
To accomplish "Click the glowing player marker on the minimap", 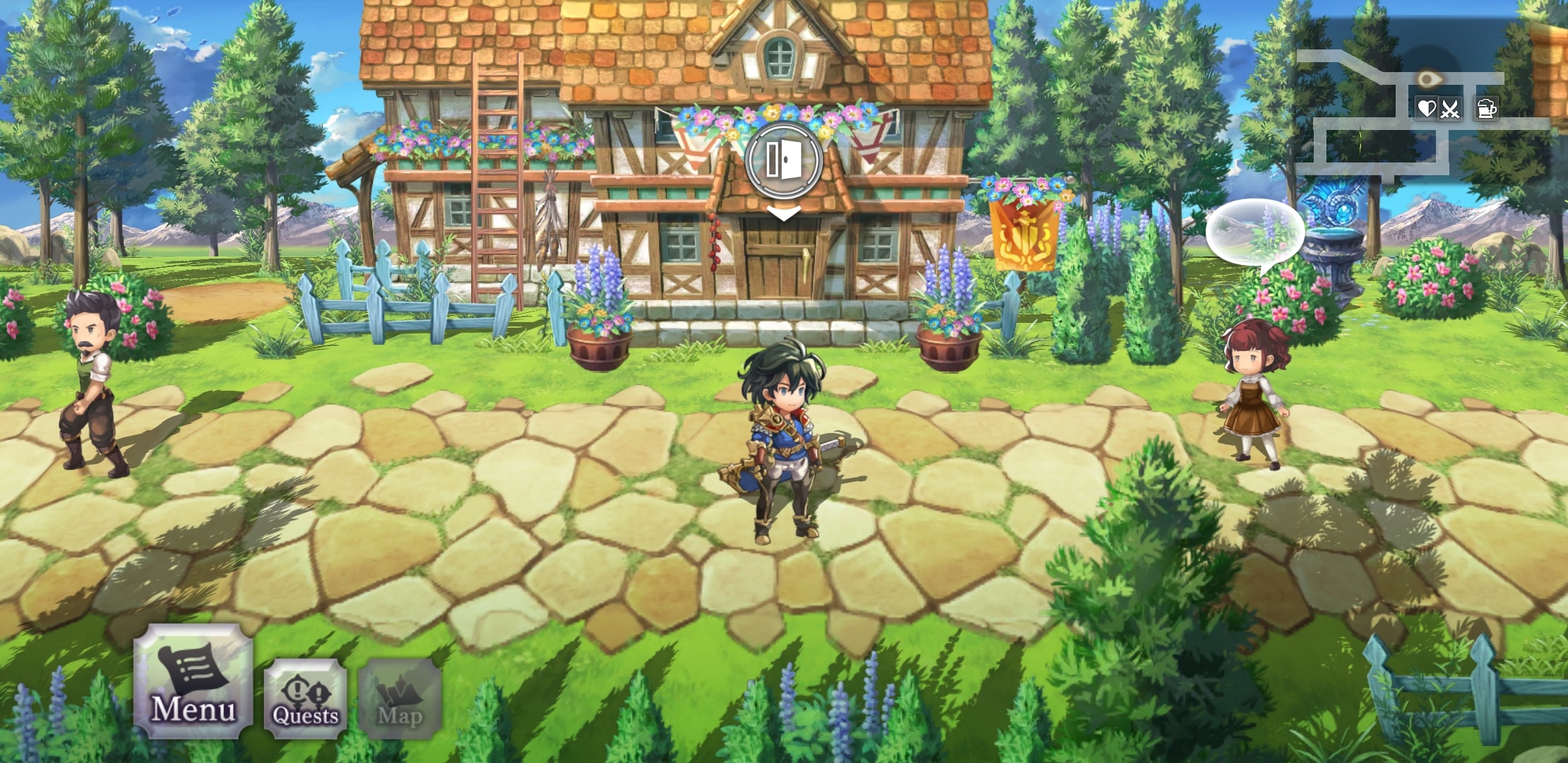I will click(1429, 78).
